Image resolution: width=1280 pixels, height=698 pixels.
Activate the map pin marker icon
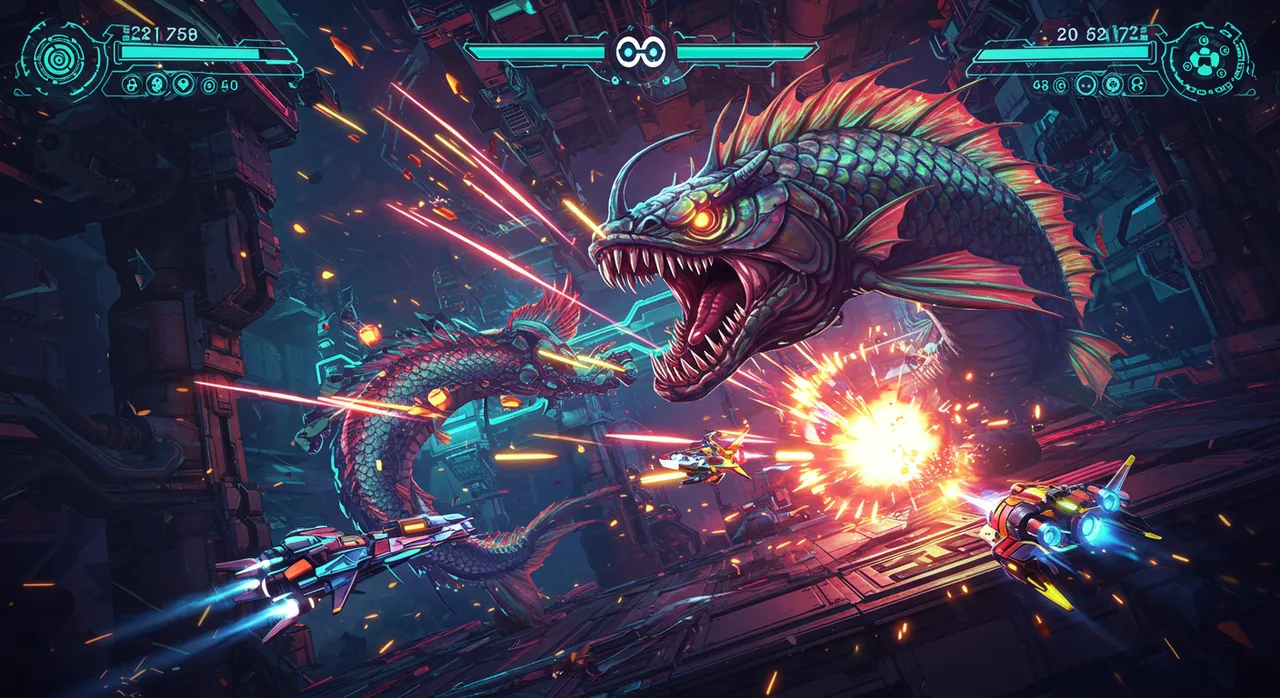[183, 84]
